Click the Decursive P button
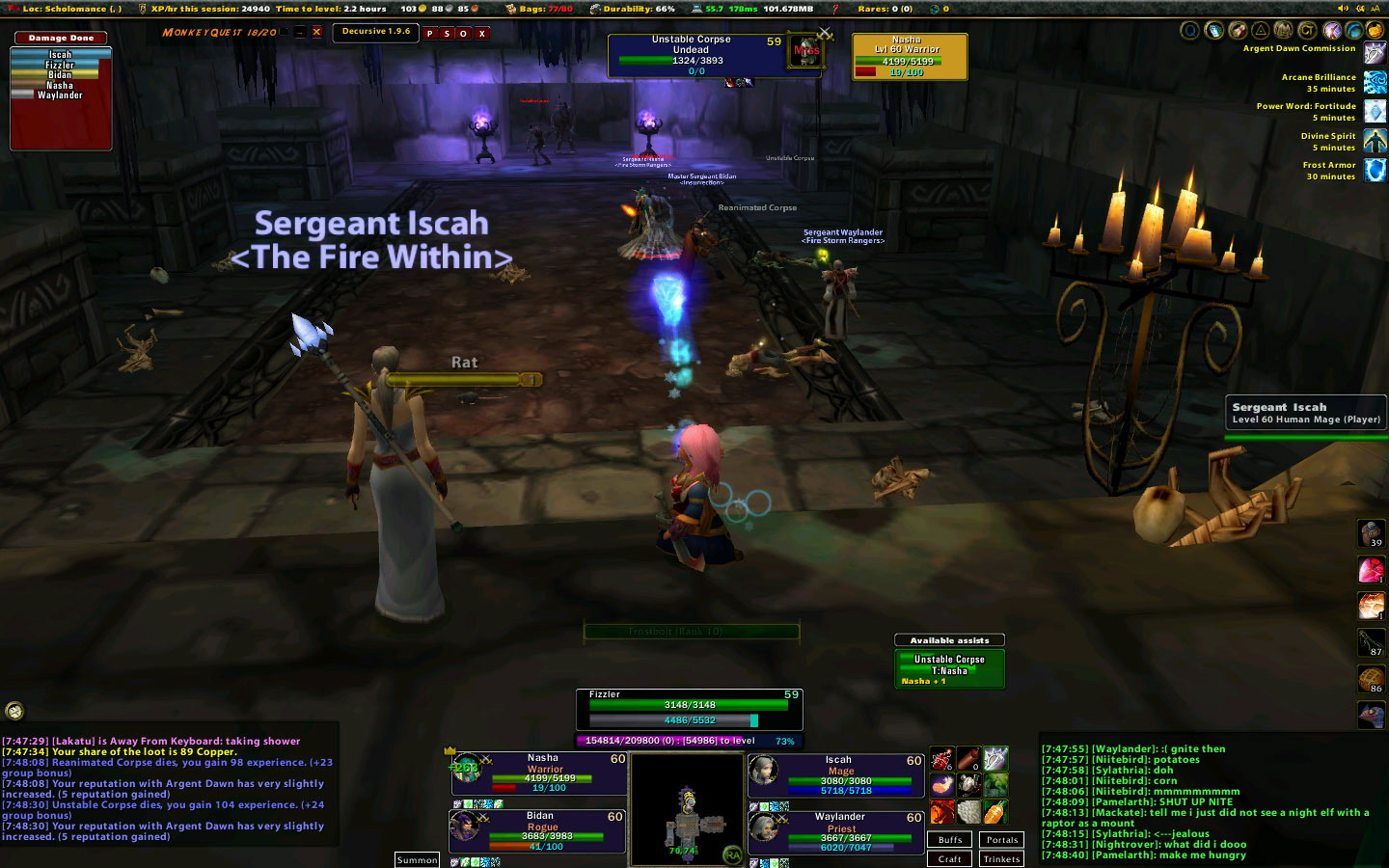 coord(430,34)
